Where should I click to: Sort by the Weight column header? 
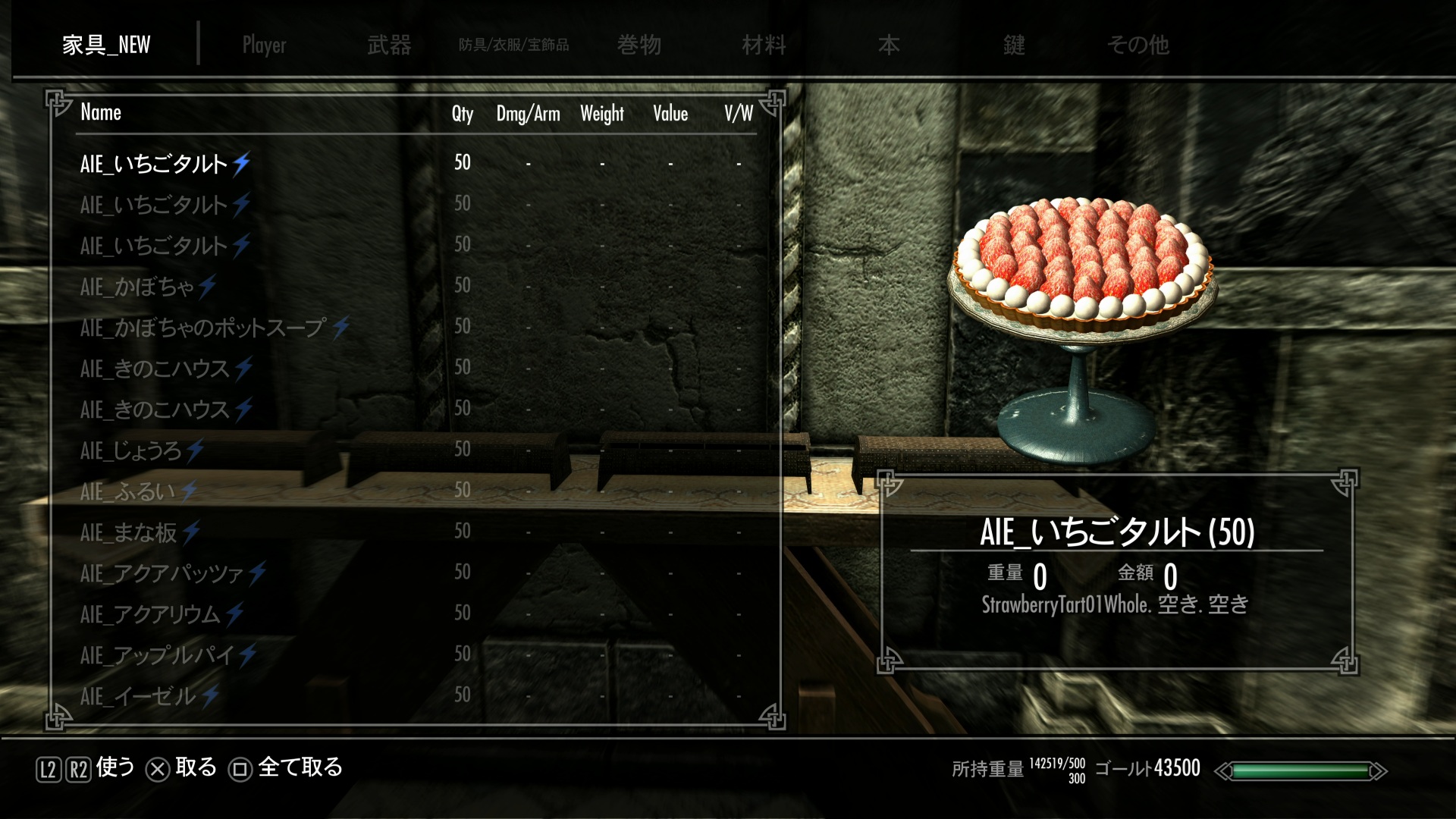pyautogui.click(x=601, y=114)
